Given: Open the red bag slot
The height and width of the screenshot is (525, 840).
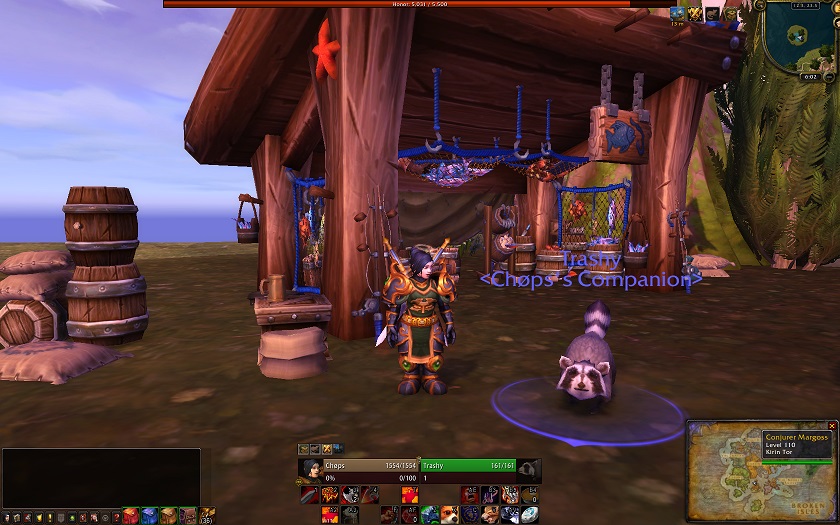Looking at the screenshot, I should point(130,516).
